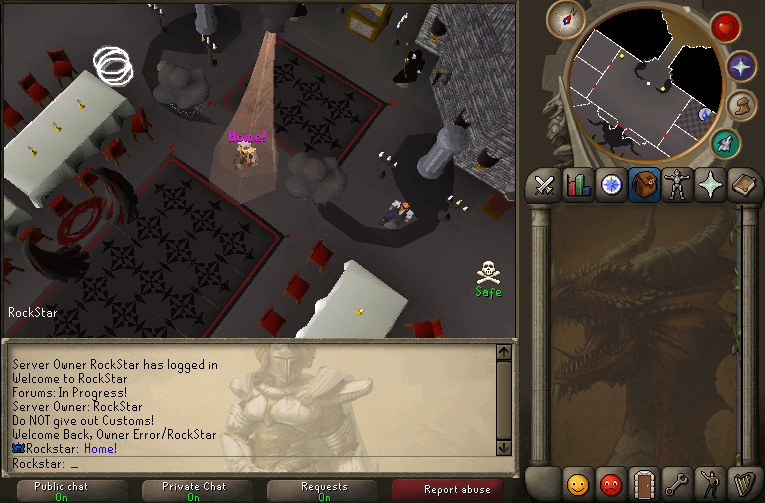The width and height of the screenshot is (765, 503).
Task: Open the prayer star tab
Action: [712, 186]
